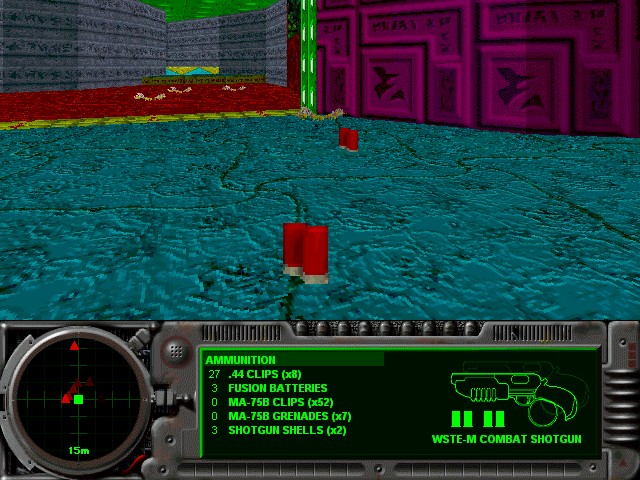Select the .44 Clips inventory row
The width and height of the screenshot is (640, 480).
click(265, 374)
